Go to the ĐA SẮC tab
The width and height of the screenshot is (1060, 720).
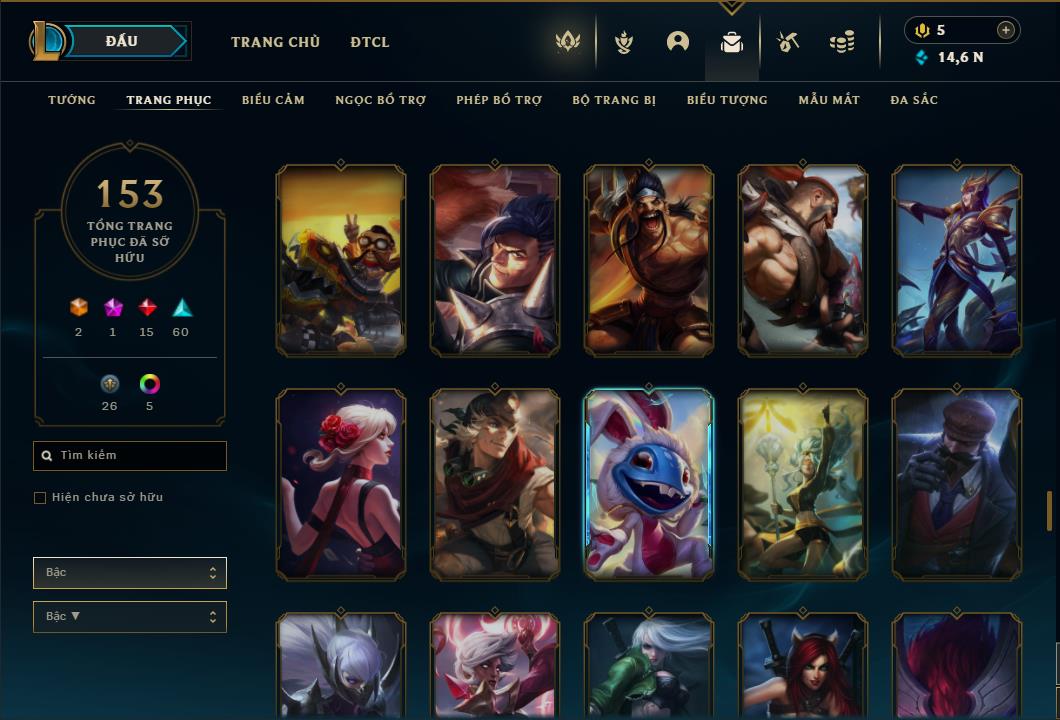pyautogui.click(x=914, y=100)
